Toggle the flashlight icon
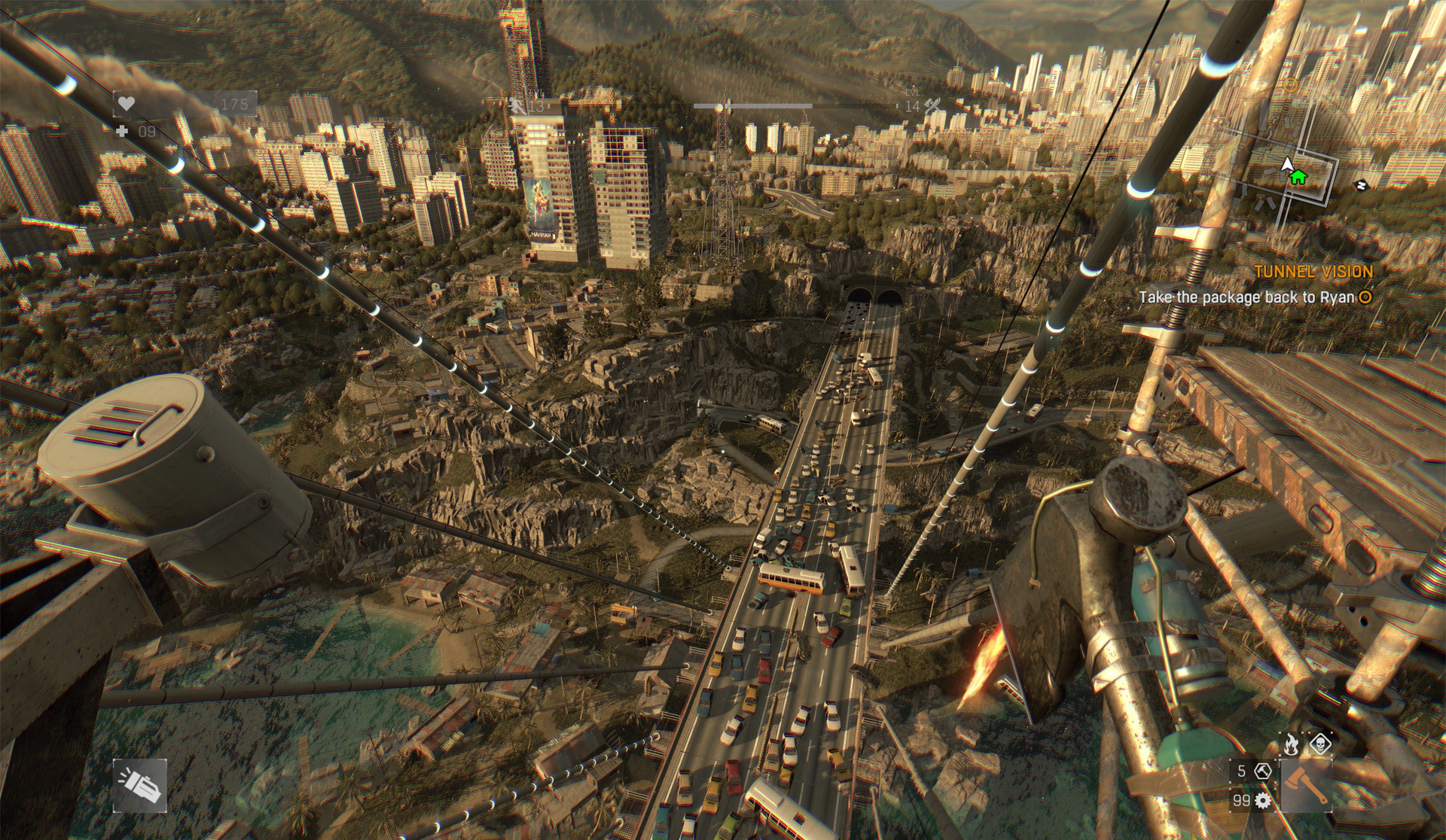1446x840 pixels. [139, 786]
